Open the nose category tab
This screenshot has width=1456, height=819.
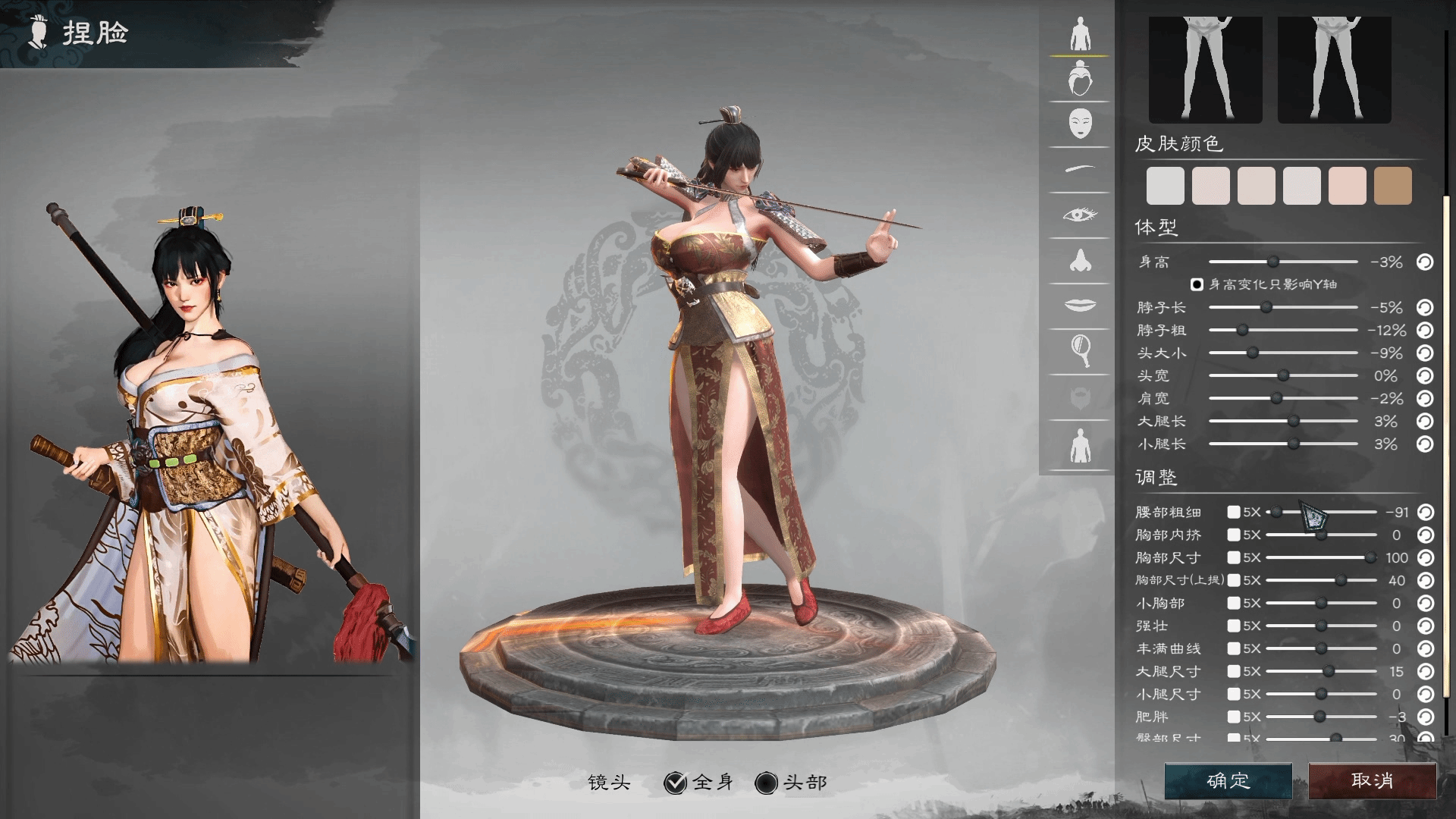(1080, 261)
